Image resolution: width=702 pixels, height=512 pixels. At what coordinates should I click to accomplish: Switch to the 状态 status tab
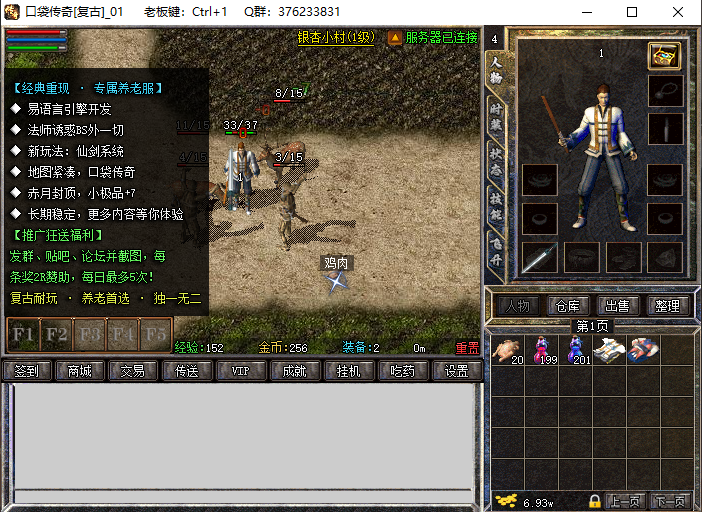[x=495, y=161]
